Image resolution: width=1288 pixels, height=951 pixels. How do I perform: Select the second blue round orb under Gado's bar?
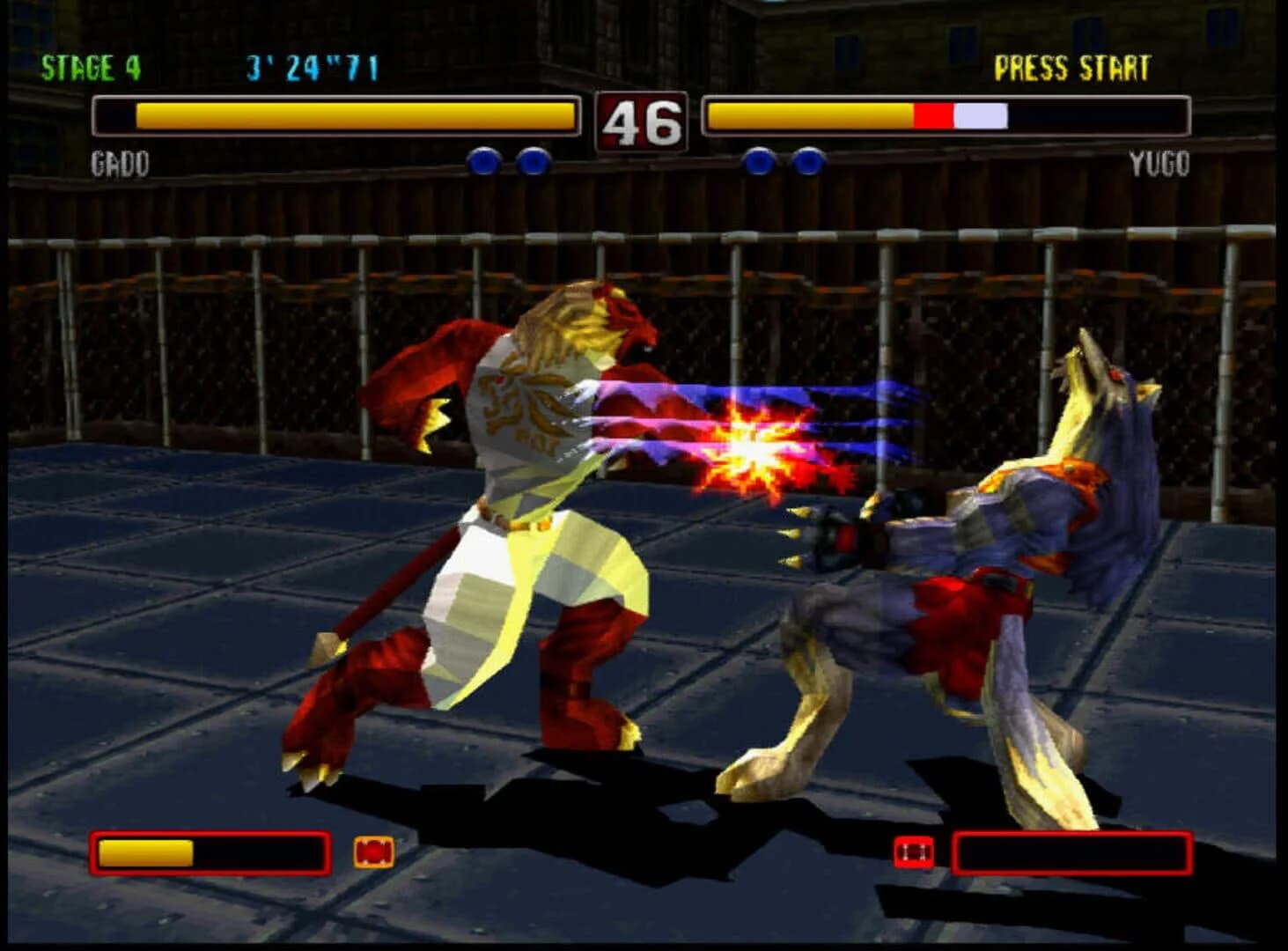tap(533, 161)
